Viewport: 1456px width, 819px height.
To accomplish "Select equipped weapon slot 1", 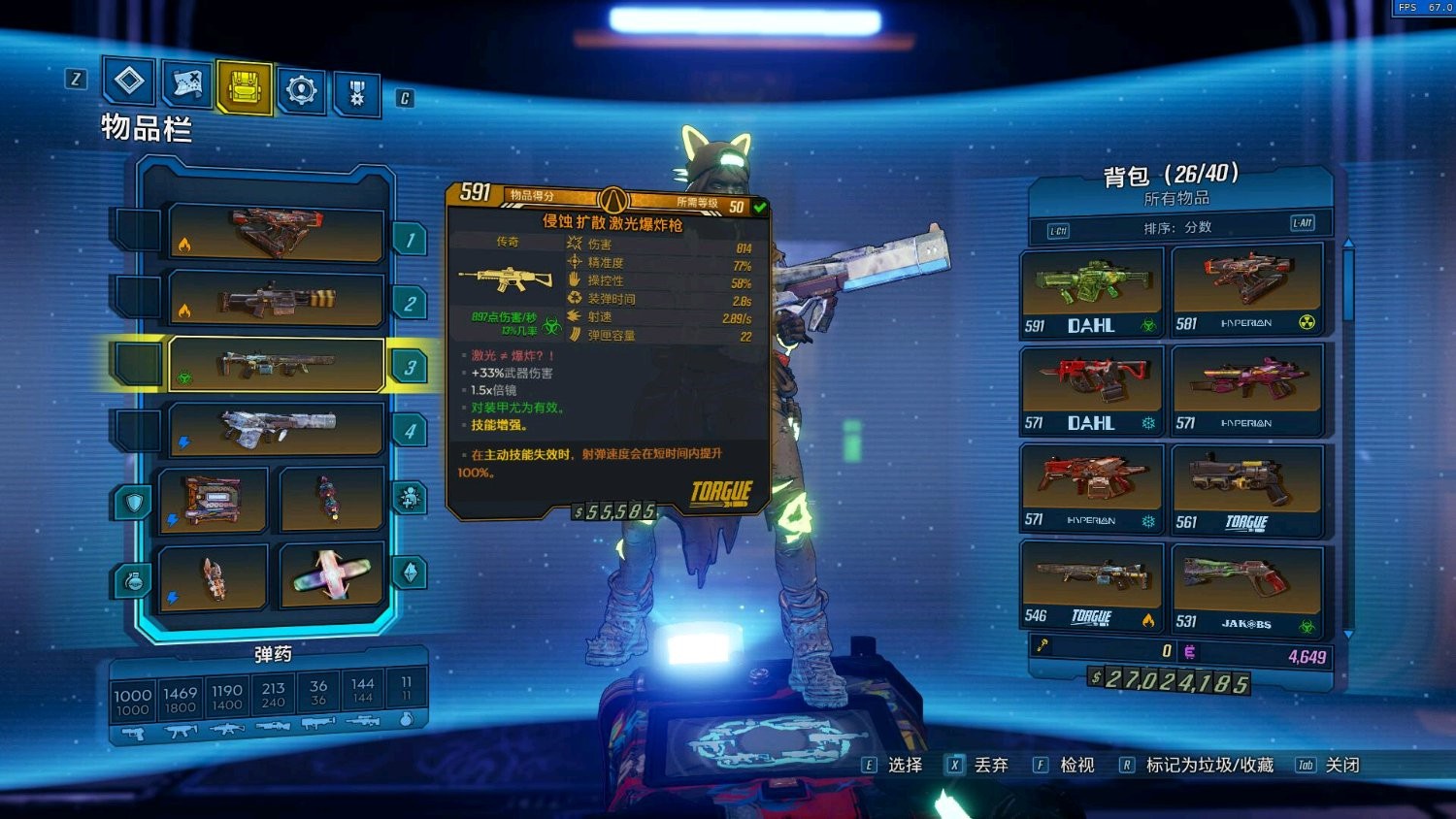I will [x=277, y=233].
